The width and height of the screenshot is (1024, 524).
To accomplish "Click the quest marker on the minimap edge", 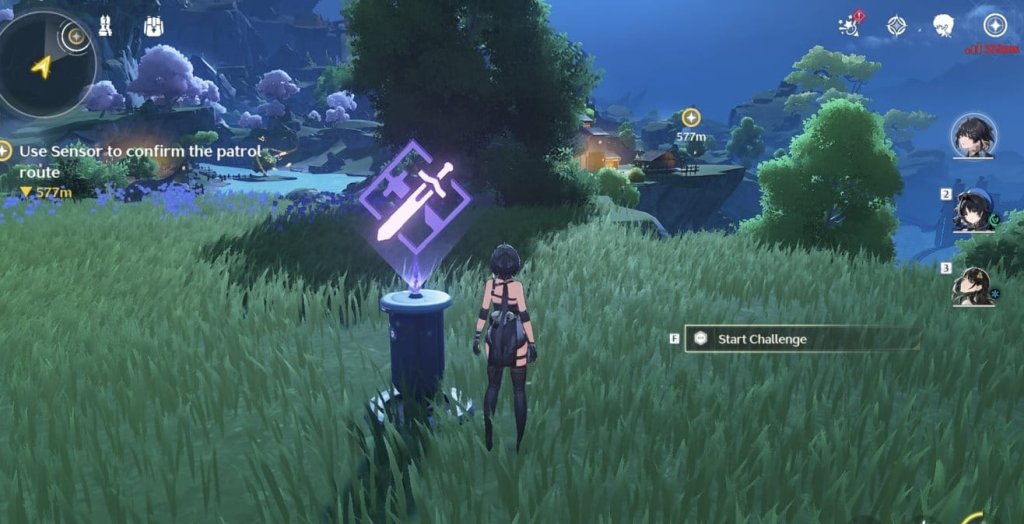I will click(x=73, y=37).
